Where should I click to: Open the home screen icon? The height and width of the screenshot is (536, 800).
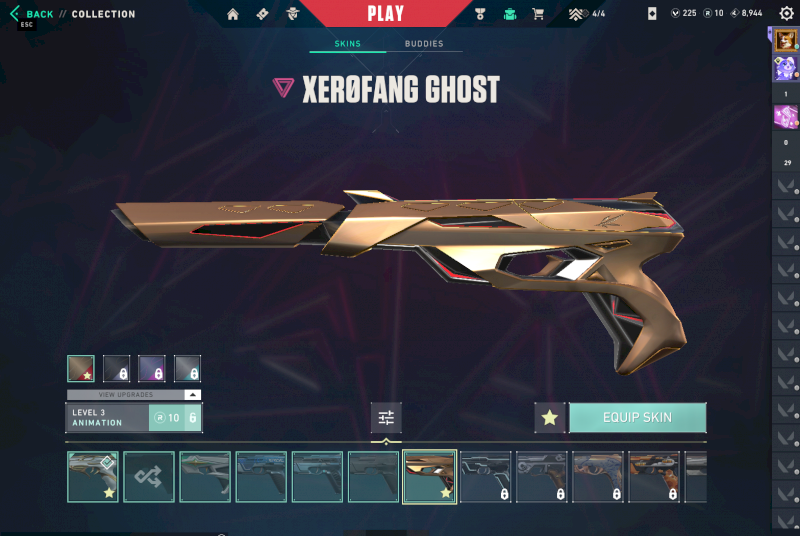click(x=233, y=14)
